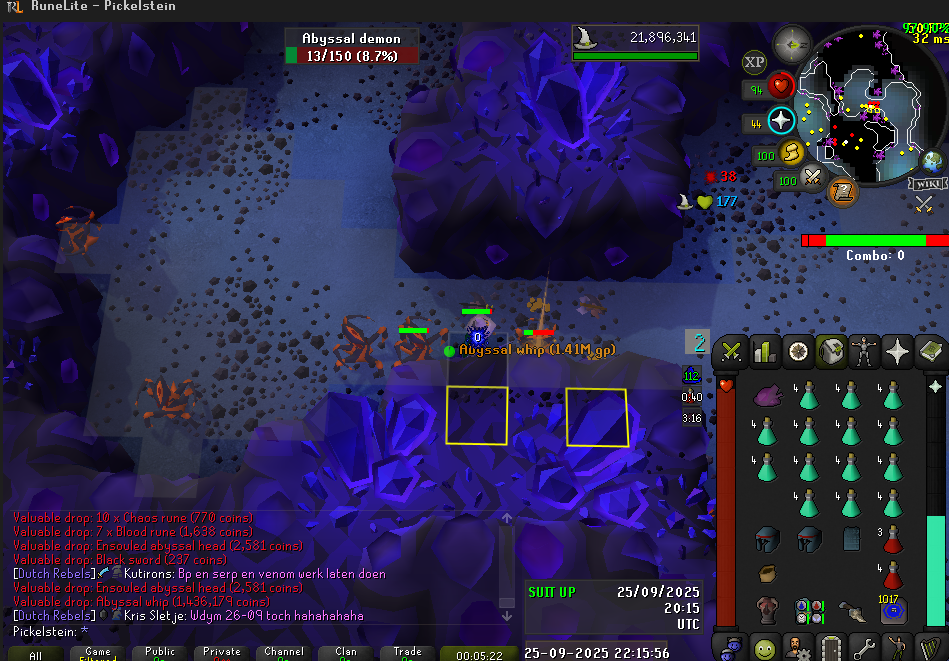Open the Combat Options tab

(731, 352)
